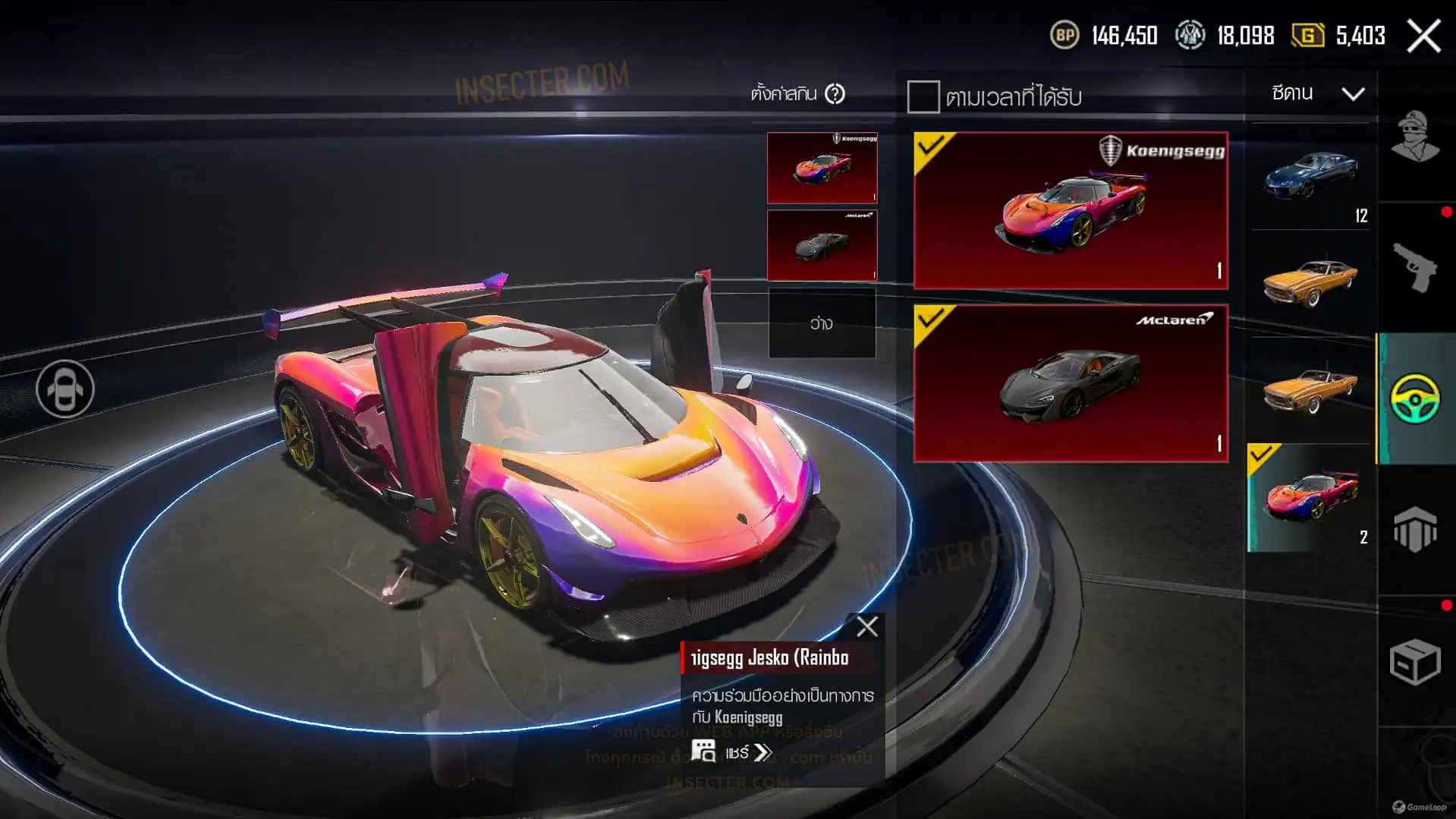Select the large Koenigsegg skin card
The image size is (1456, 819).
(1071, 210)
